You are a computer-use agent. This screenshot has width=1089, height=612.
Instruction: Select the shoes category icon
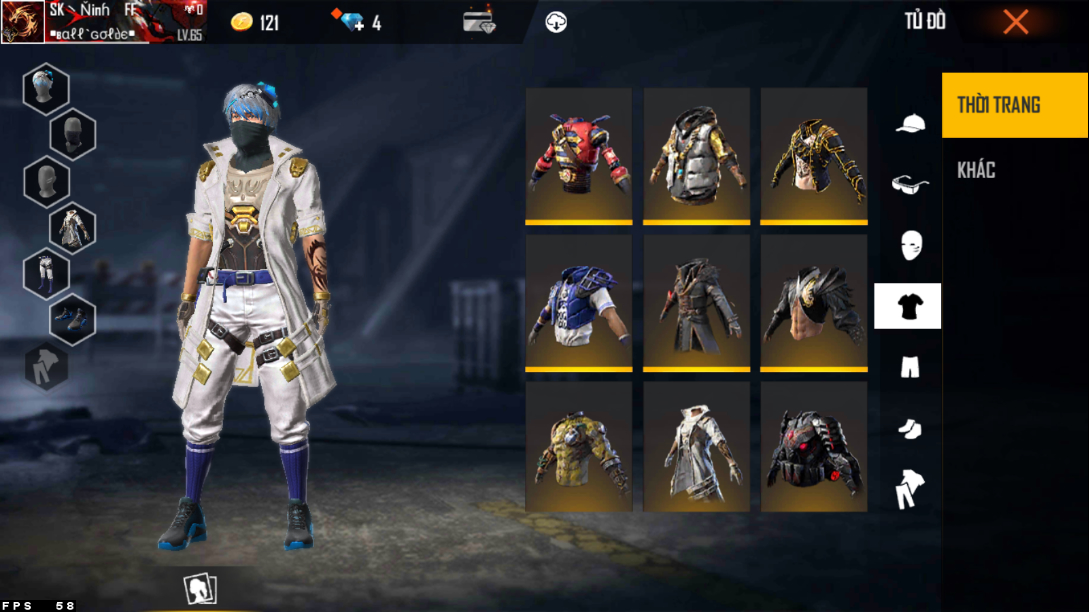pos(909,429)
